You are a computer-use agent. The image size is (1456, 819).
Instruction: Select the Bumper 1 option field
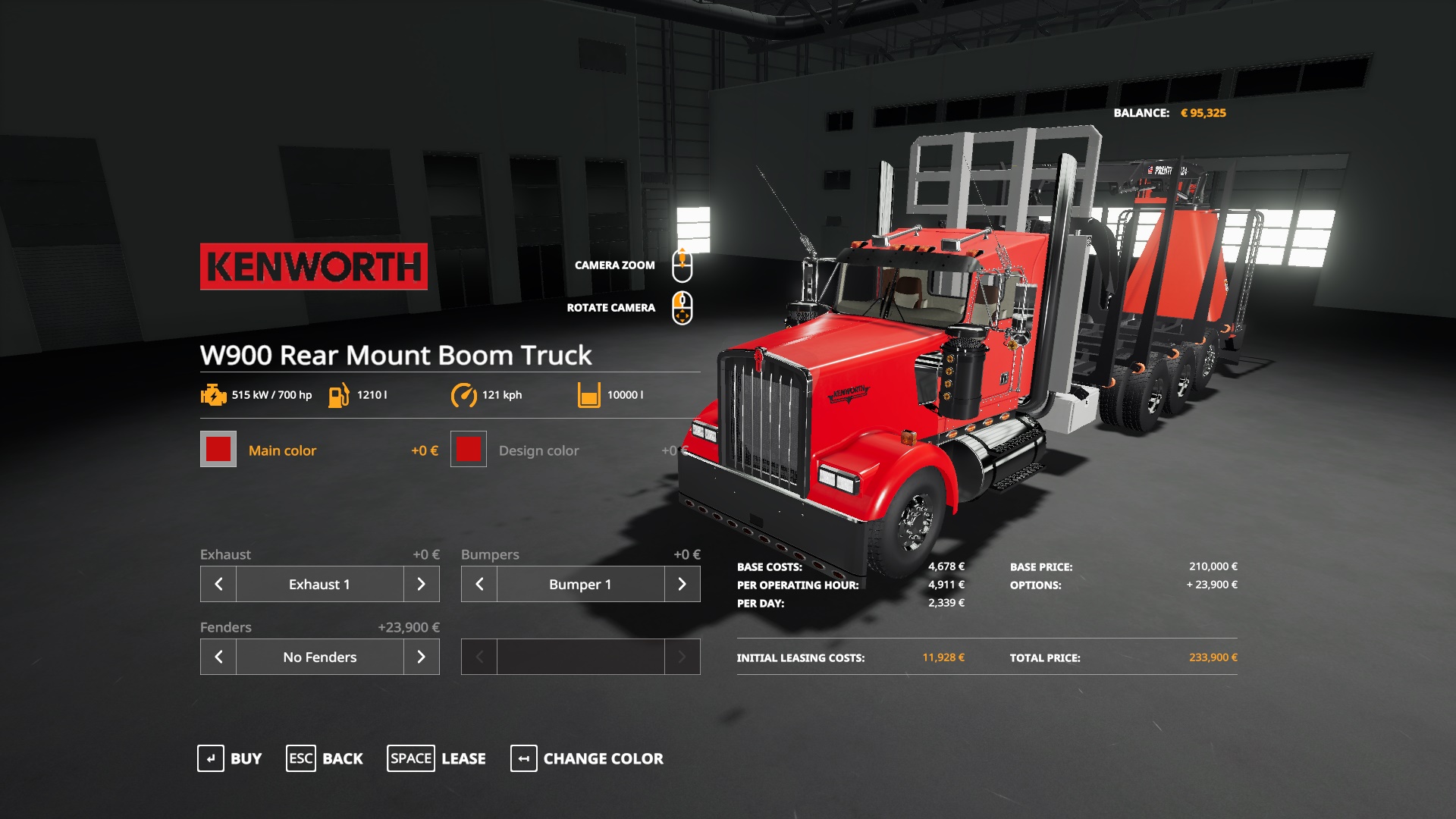[580, 584]
